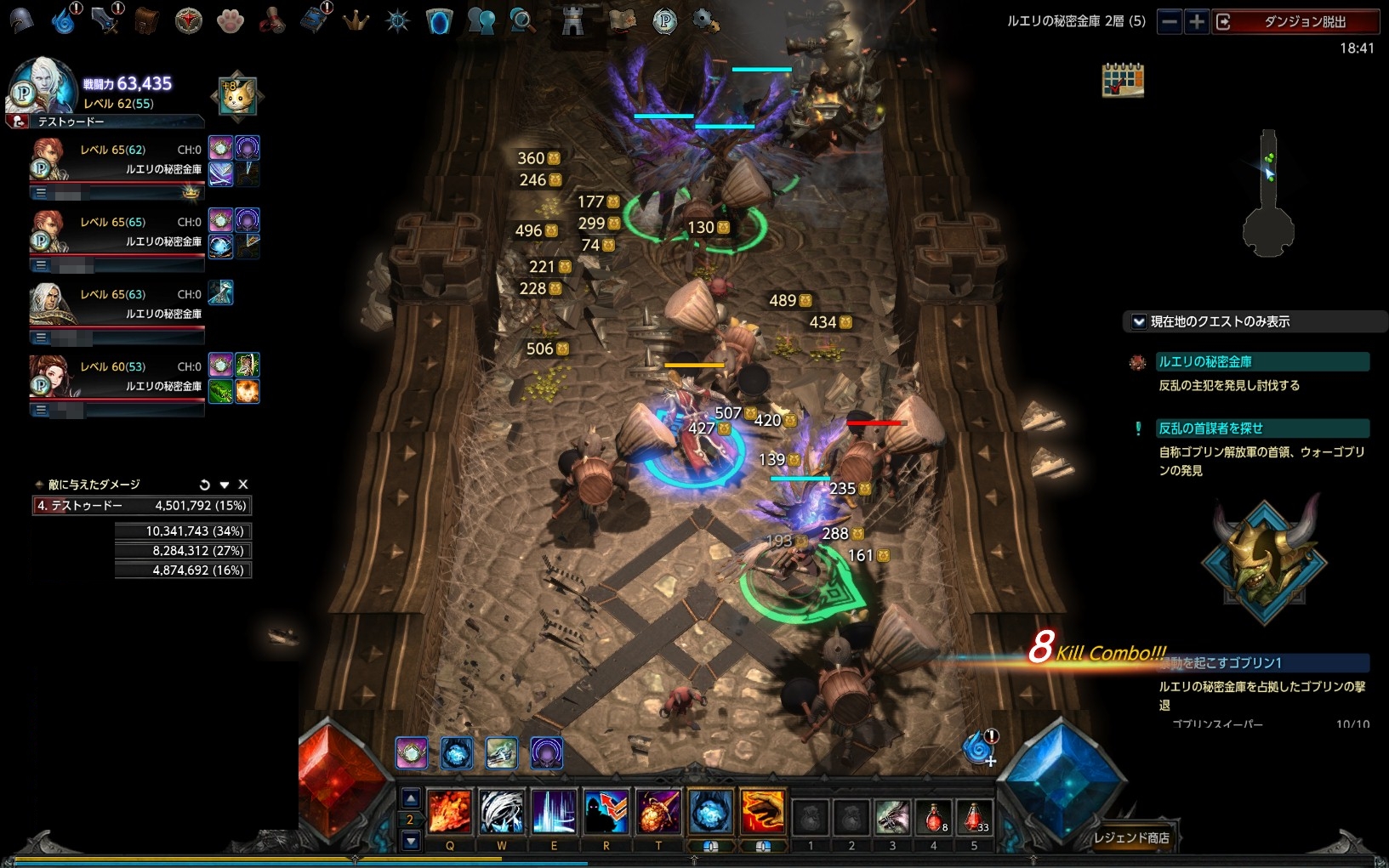Image resolution: width=1389 pixels, height=868 pixels.
Task: Click the magnifying glass search icon
Action: pos(522,21)
